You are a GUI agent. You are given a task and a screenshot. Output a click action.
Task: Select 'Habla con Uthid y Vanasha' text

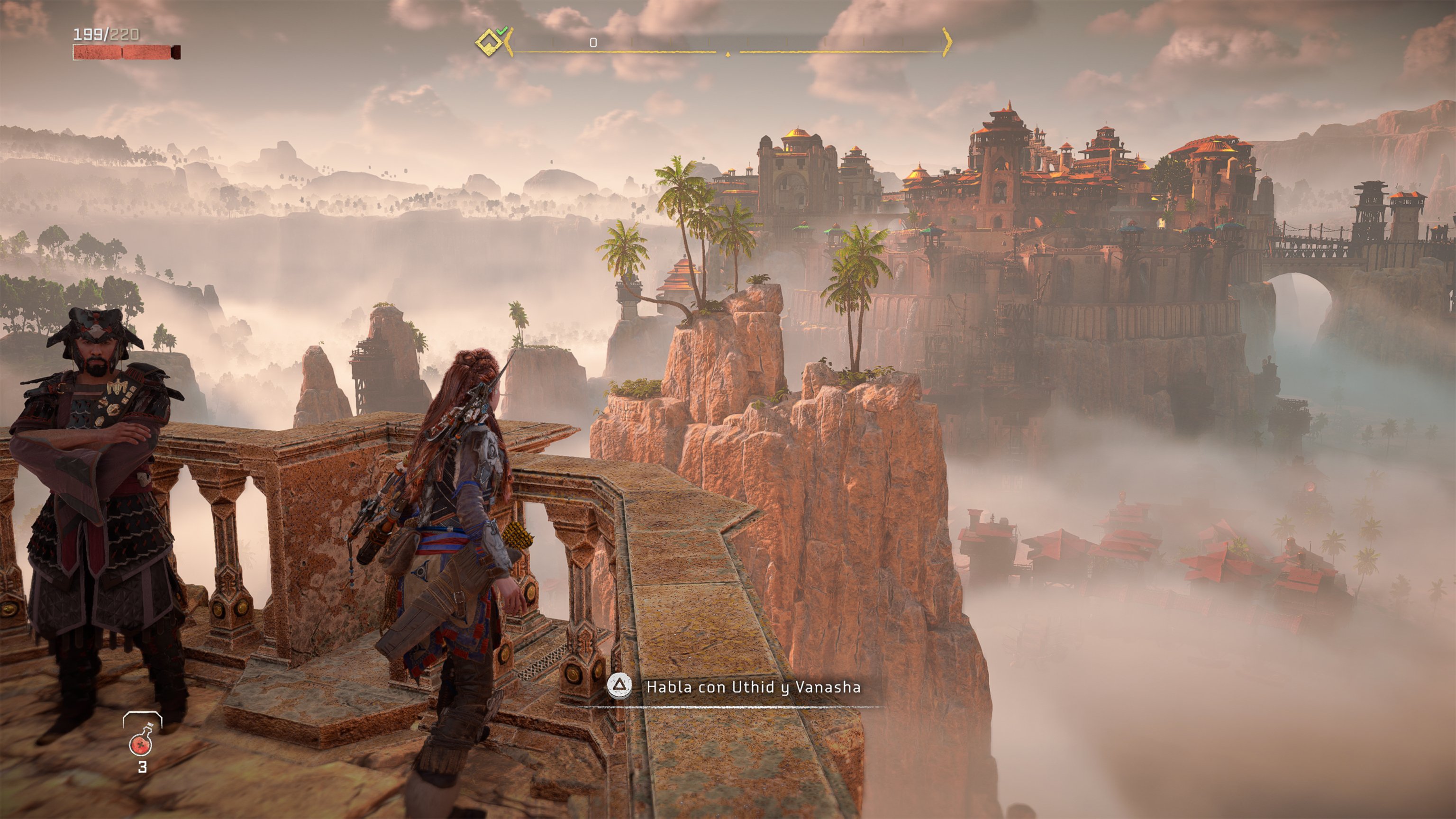click(764, 687)
